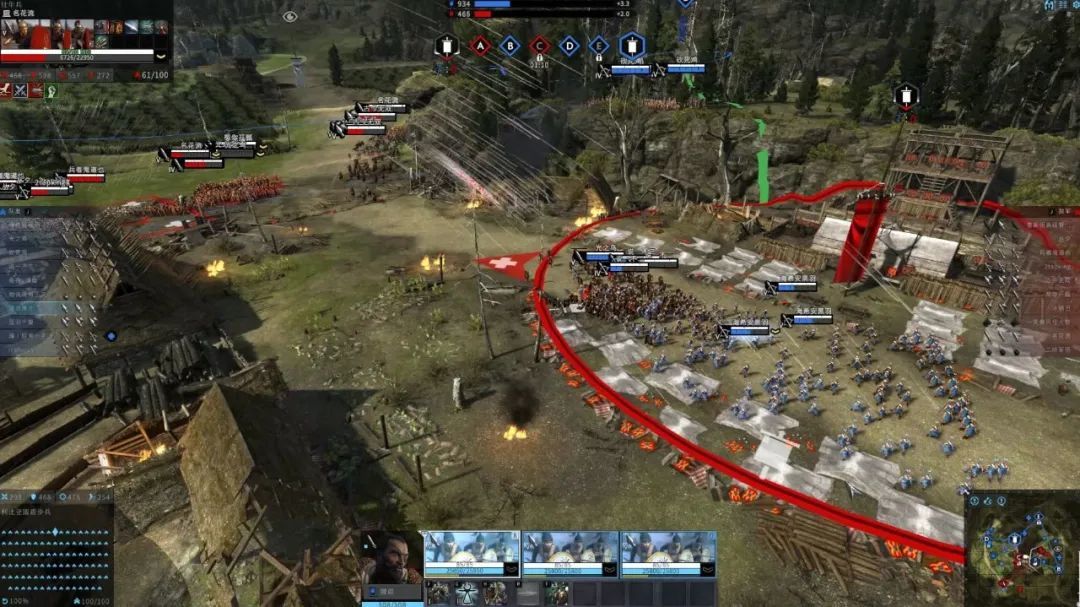The height and width of the screenshot is (607, 1080).
Task: Expand the enemy unit info panel arrow
Action: click(x=162, y=57)
